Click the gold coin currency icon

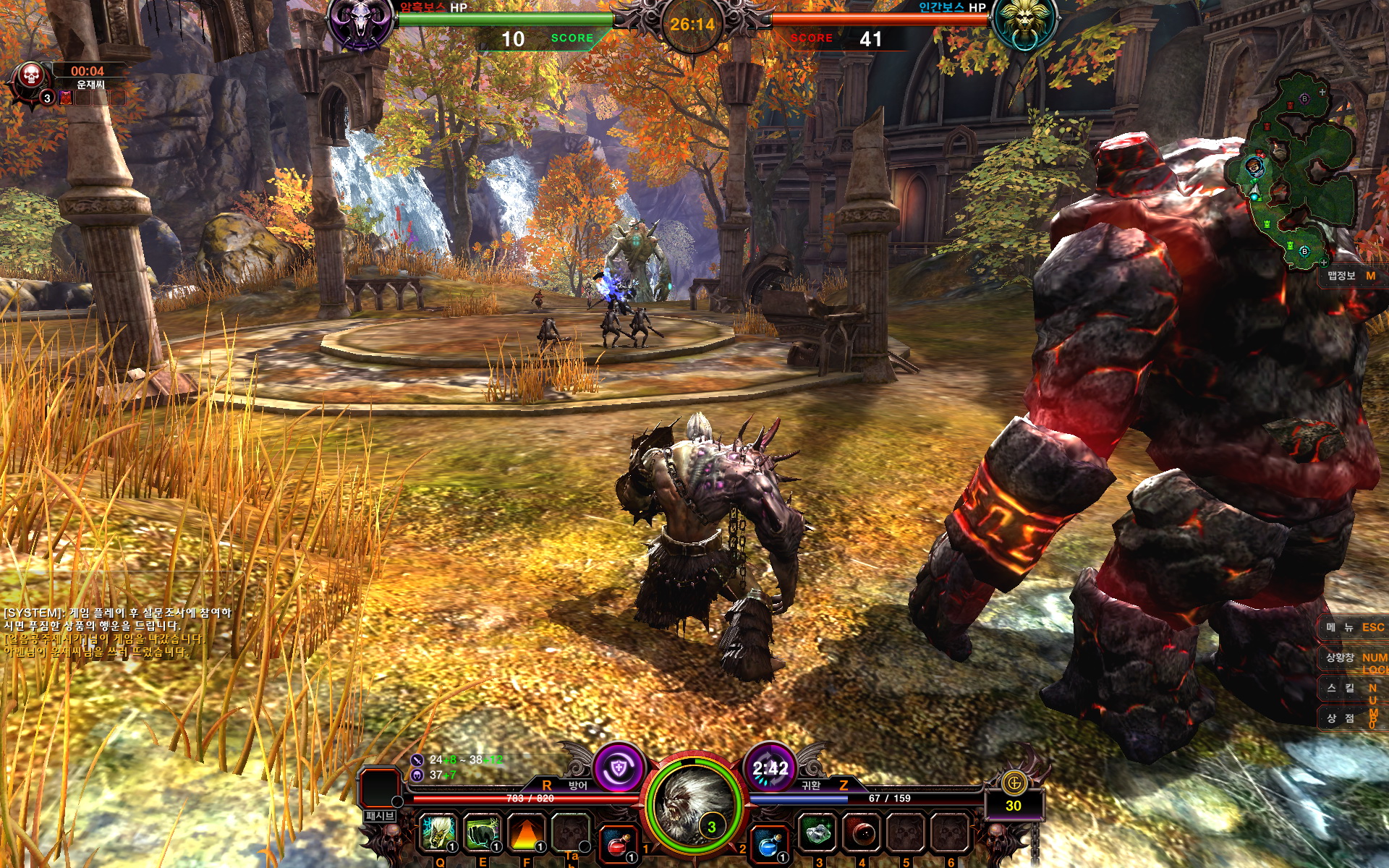(1014, 782)
